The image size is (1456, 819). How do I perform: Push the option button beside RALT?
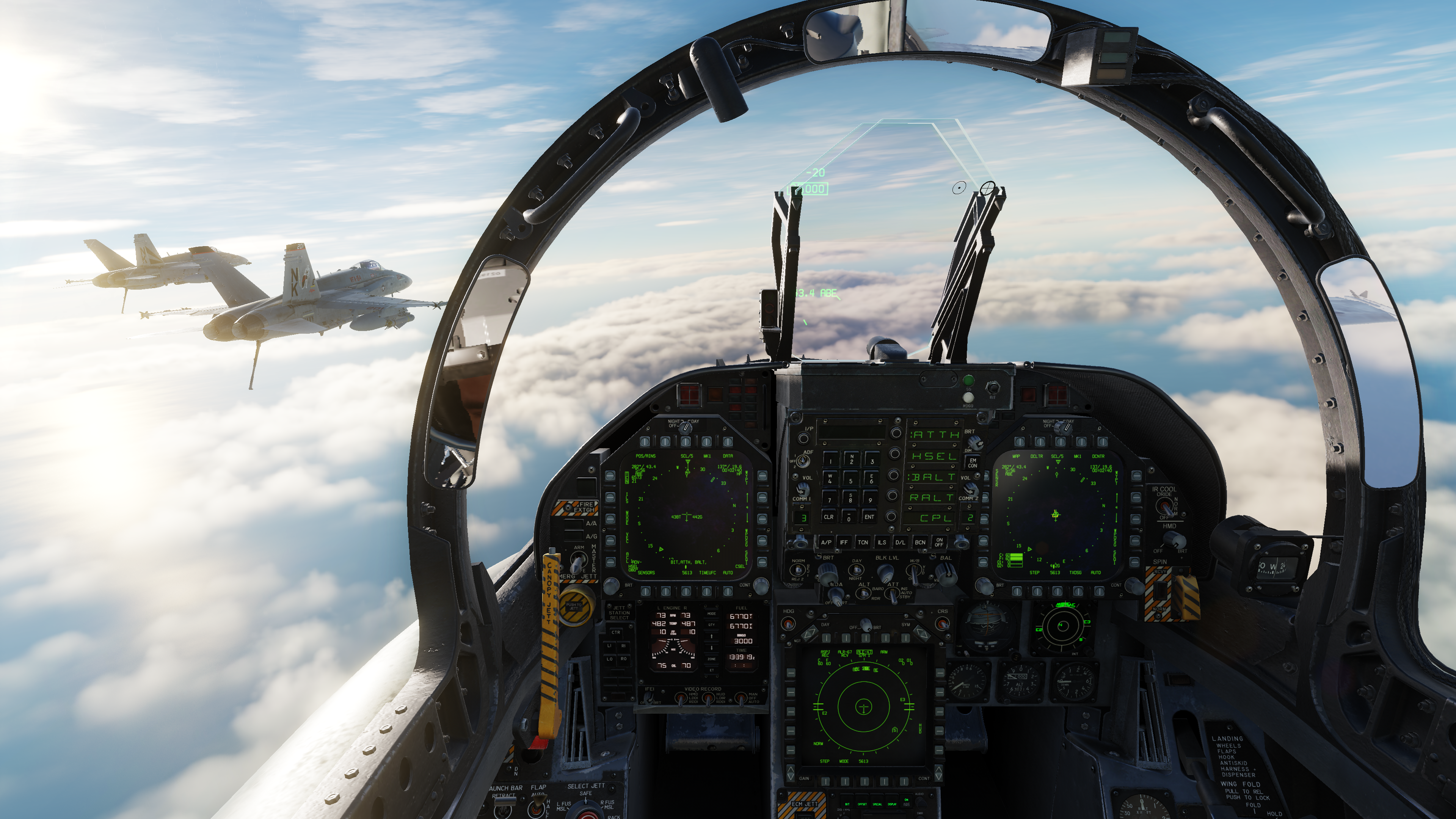tap(892, 496)
